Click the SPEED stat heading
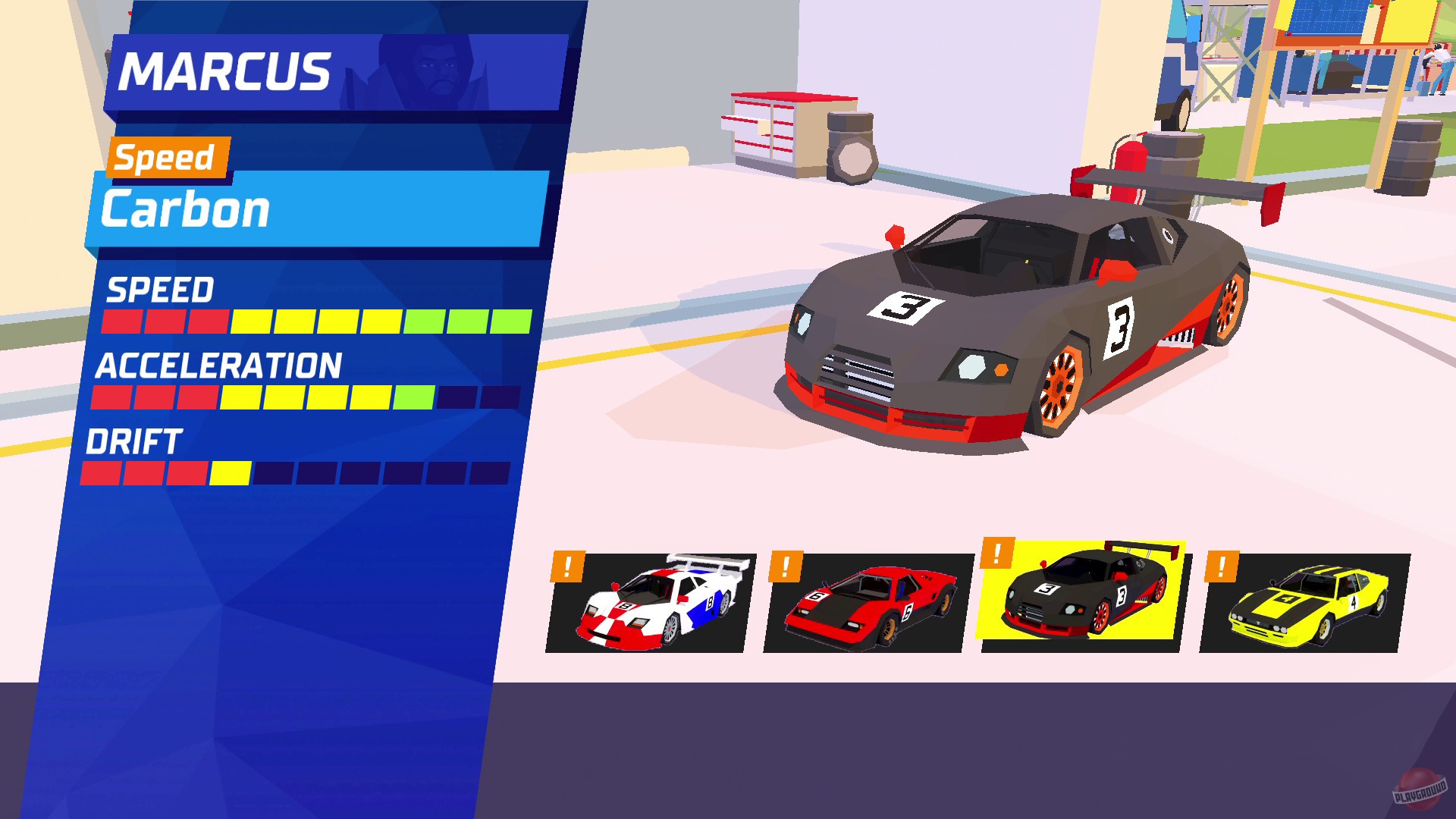 click(x=161, y=291)
